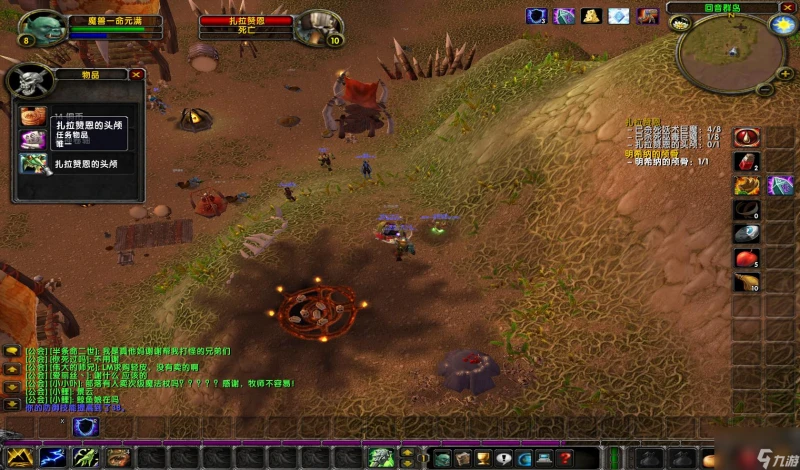Activate the lightning bolt spell
800x470 pixels.
coord(52,457)
